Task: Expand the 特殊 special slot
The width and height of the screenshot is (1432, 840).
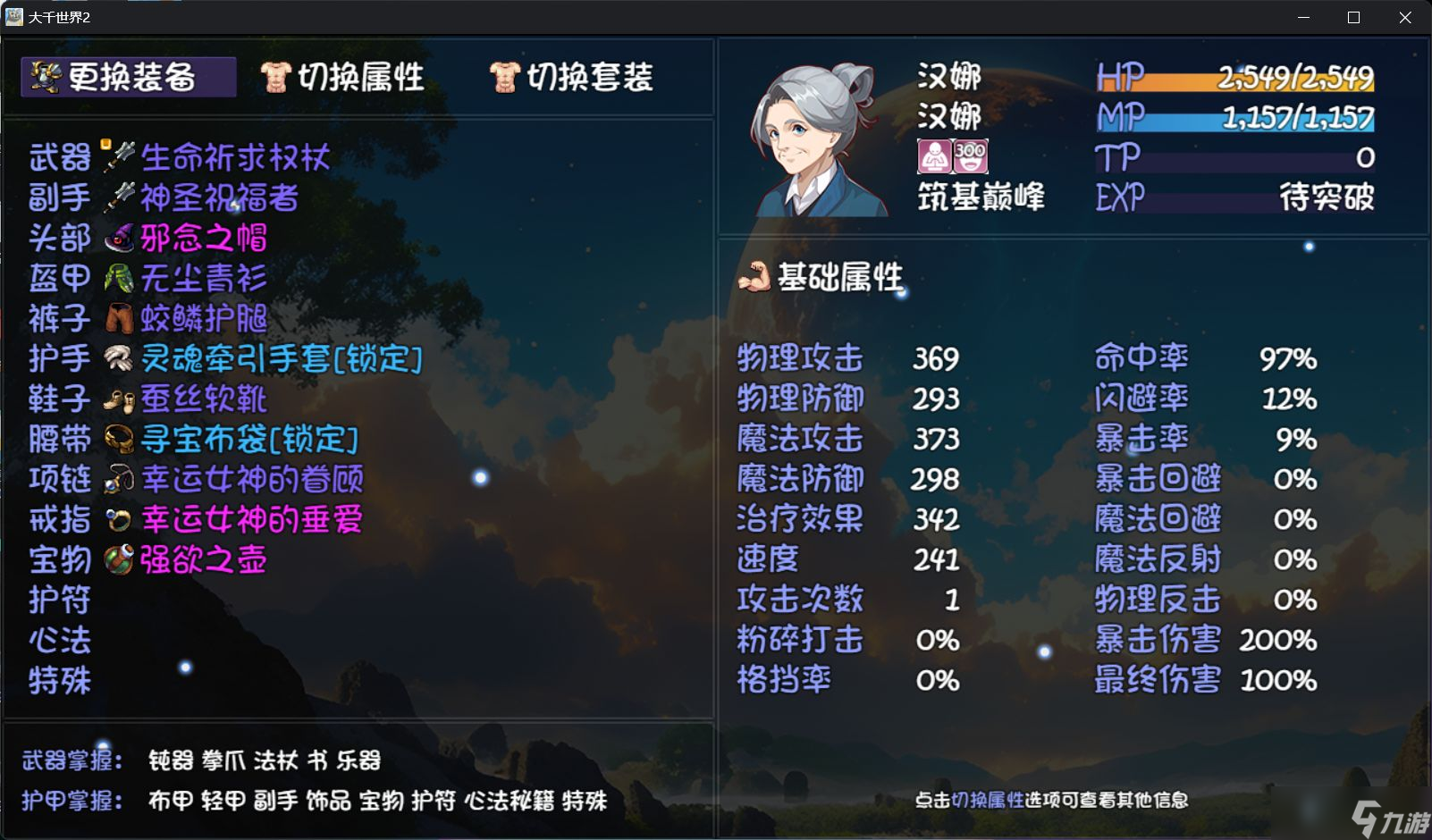Action: point(59,681)
